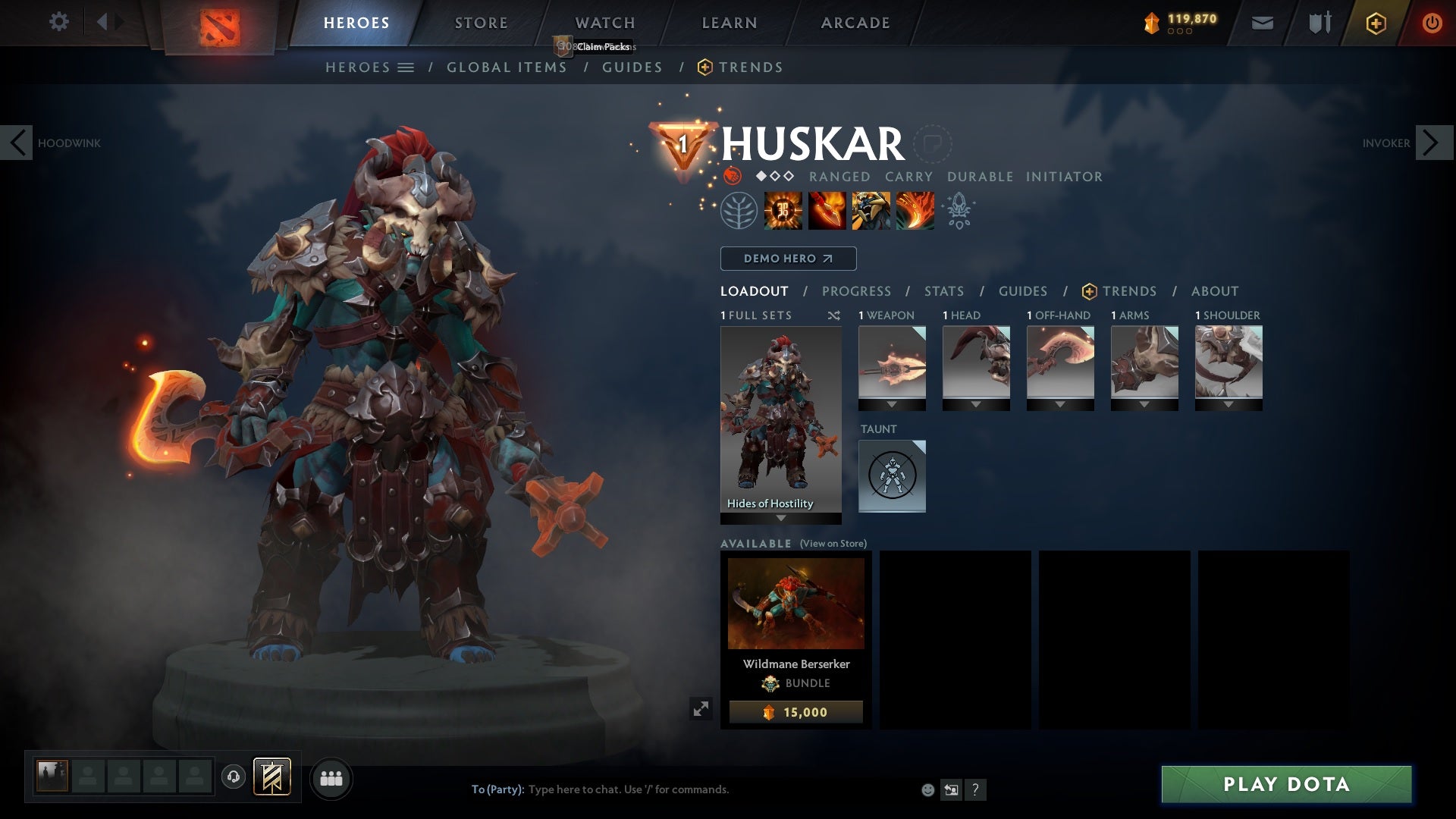The width and height of the screenshot is (1456, 819).
Task: Click the shuffle icon next to Full Sets
Action: 833,315
